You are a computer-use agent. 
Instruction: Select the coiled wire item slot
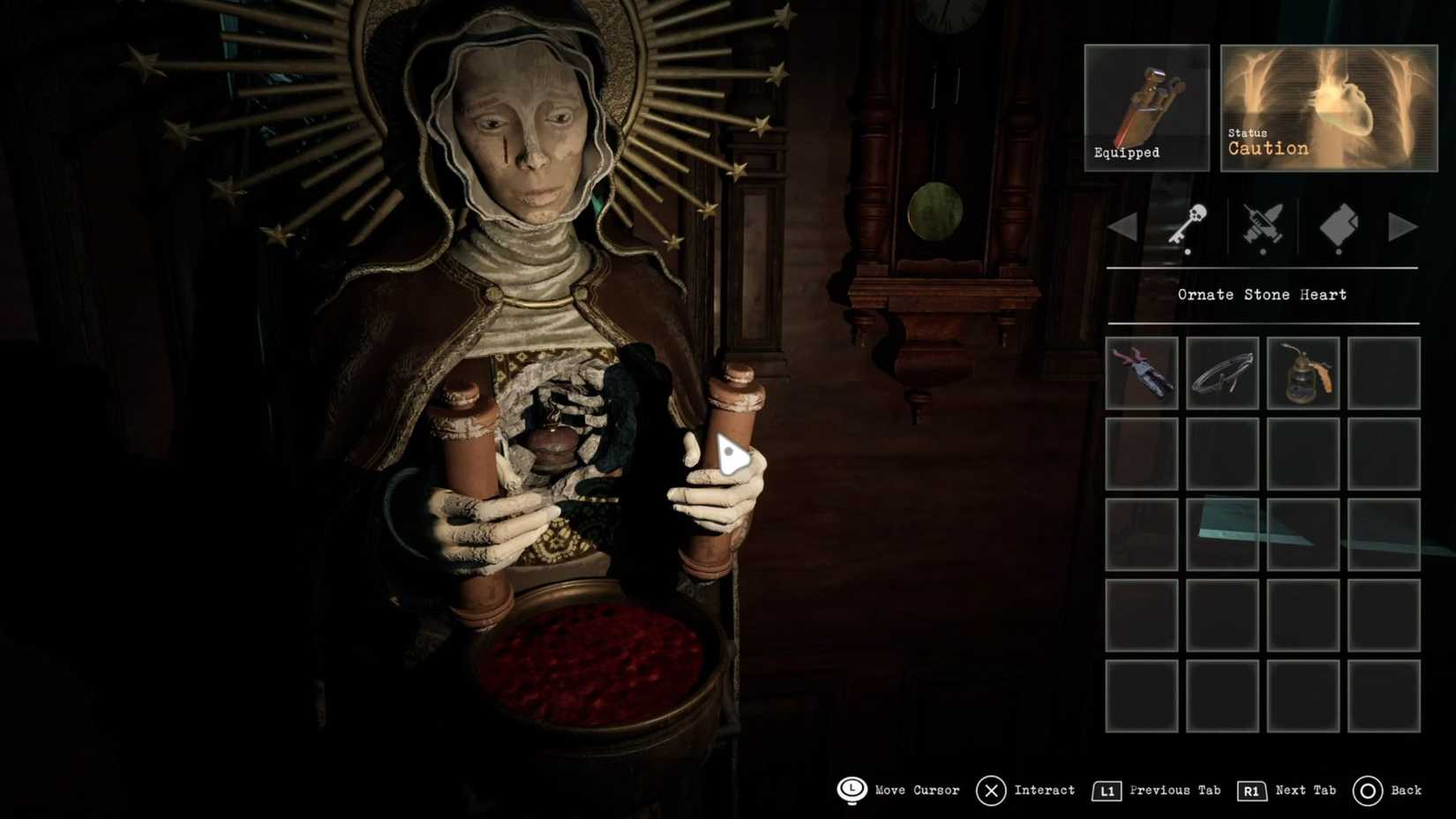1222,372
